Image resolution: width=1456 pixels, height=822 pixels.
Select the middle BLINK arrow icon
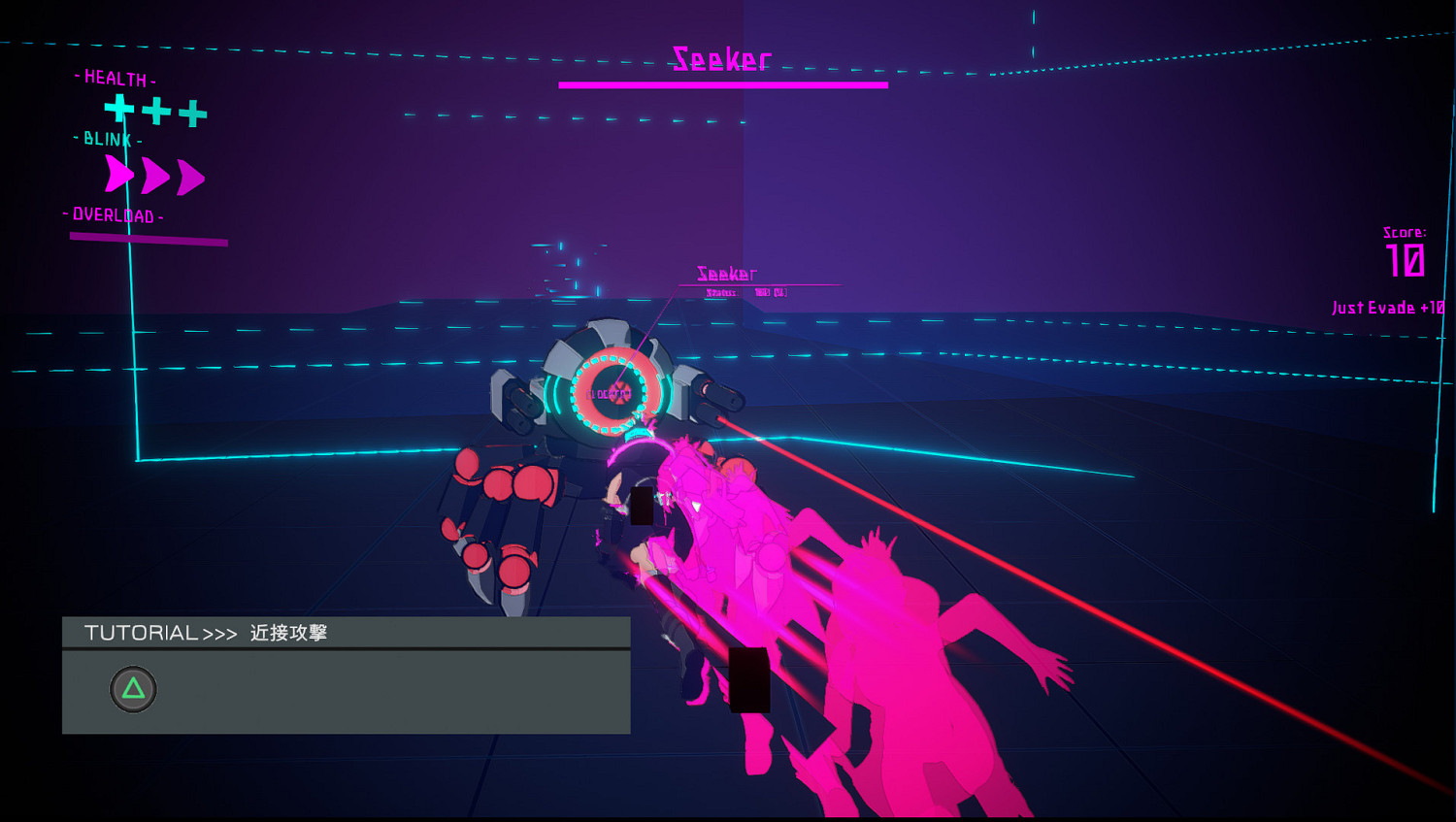click(x=153, y=176)
